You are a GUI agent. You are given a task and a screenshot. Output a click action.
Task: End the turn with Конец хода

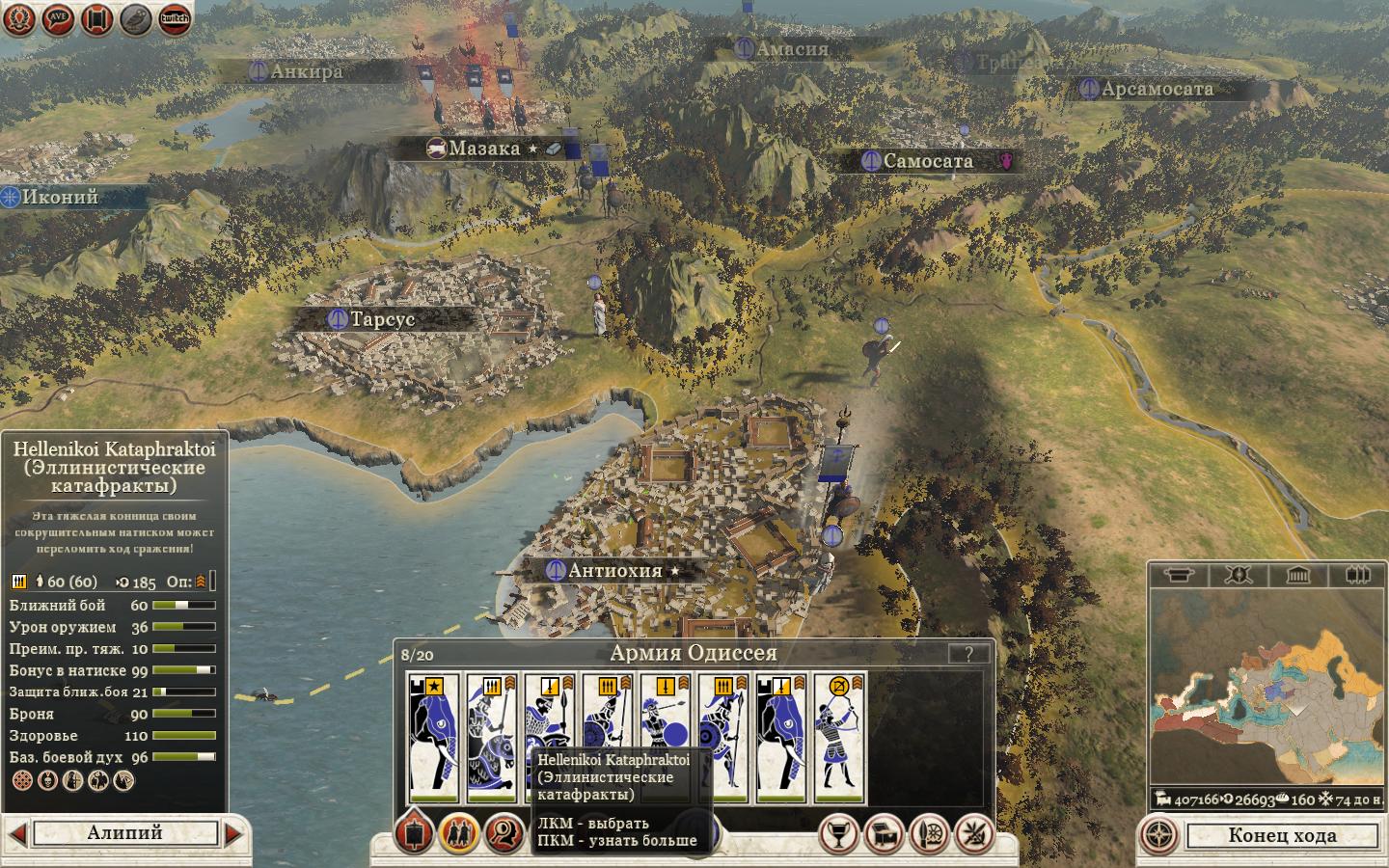(1282, 835)
